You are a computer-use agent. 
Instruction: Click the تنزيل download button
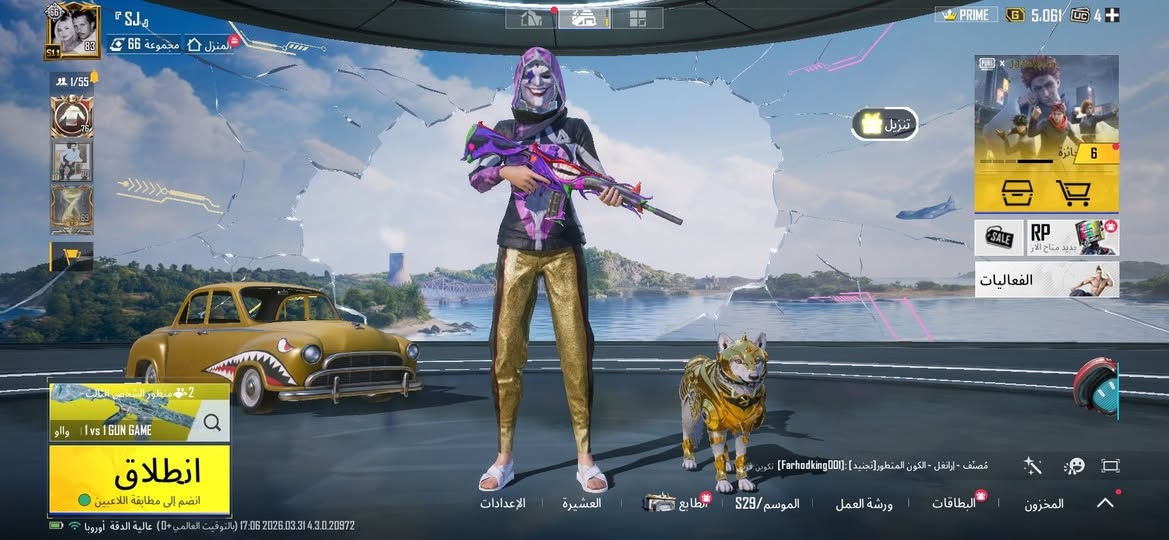pos(885,124)
